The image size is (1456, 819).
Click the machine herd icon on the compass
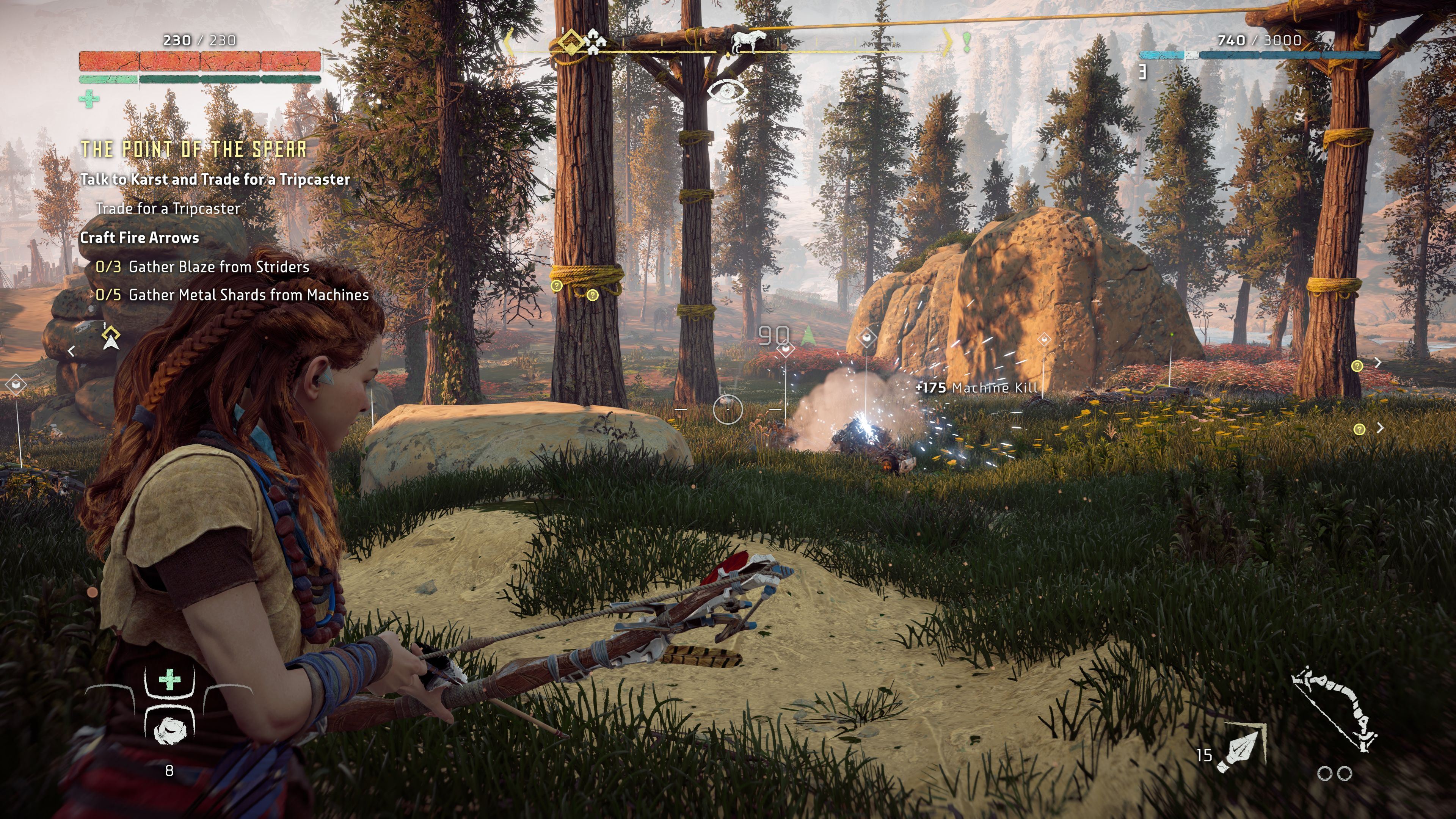(747, 41)
